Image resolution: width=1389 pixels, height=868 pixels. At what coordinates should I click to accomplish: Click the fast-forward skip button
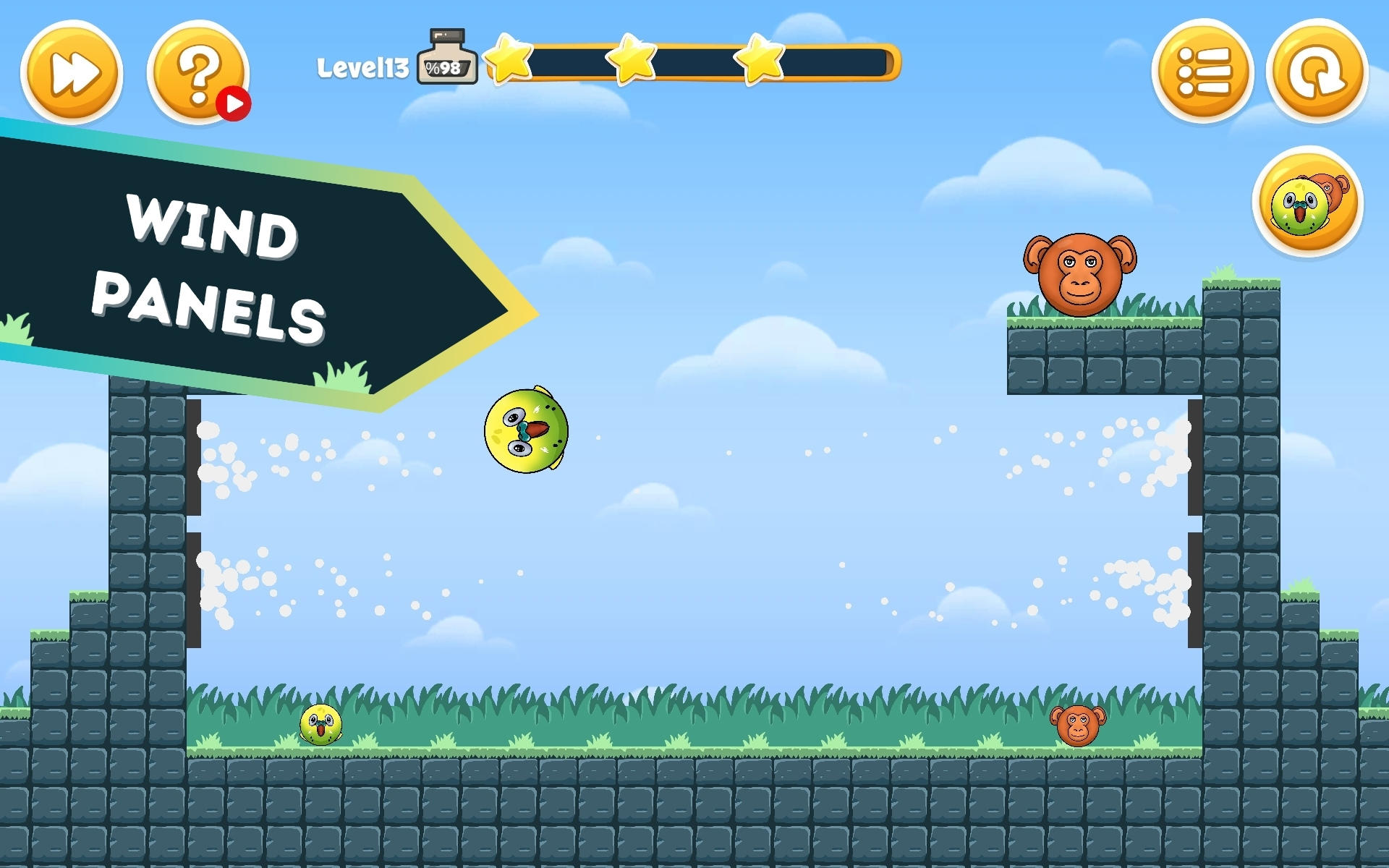[x=71, y=71]
